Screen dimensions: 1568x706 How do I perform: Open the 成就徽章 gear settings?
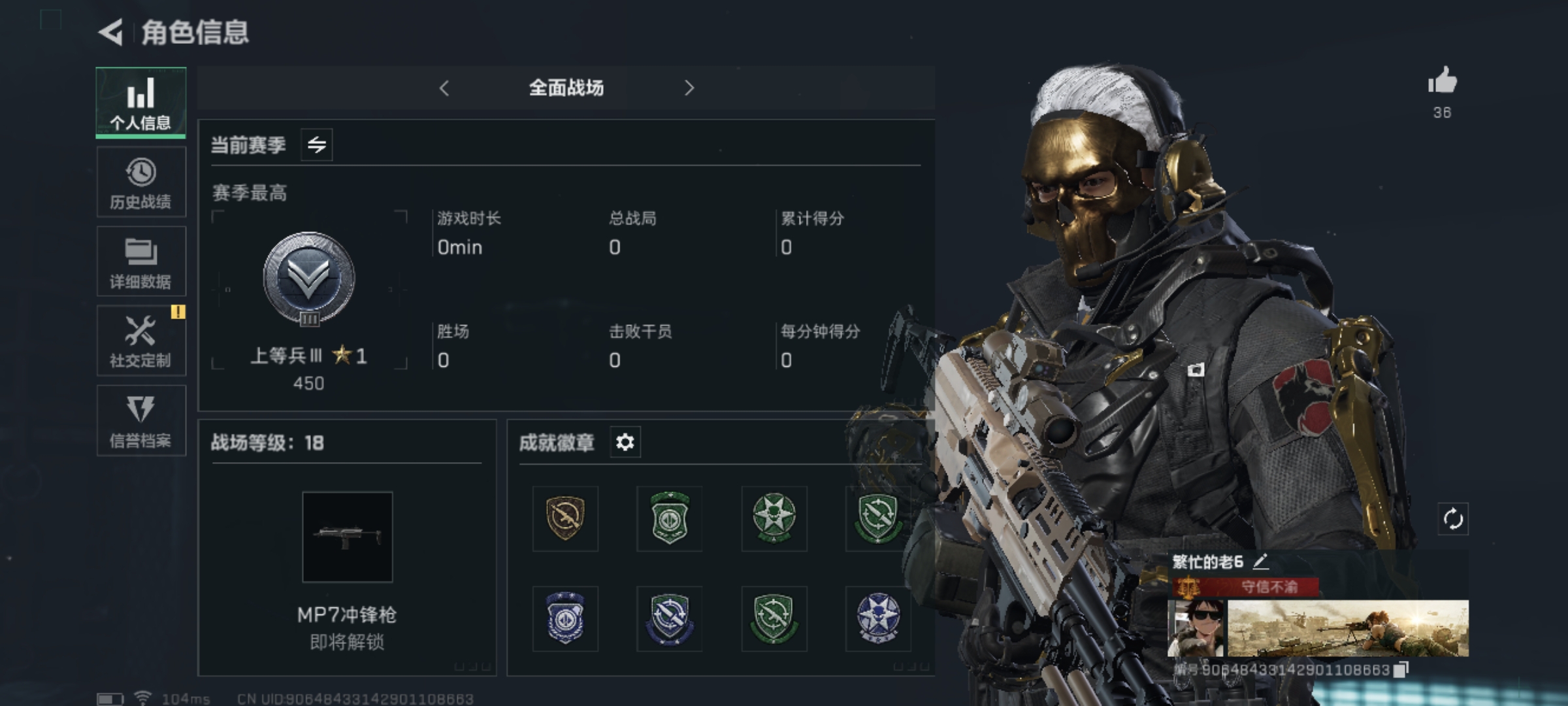(x=625, y=443)
